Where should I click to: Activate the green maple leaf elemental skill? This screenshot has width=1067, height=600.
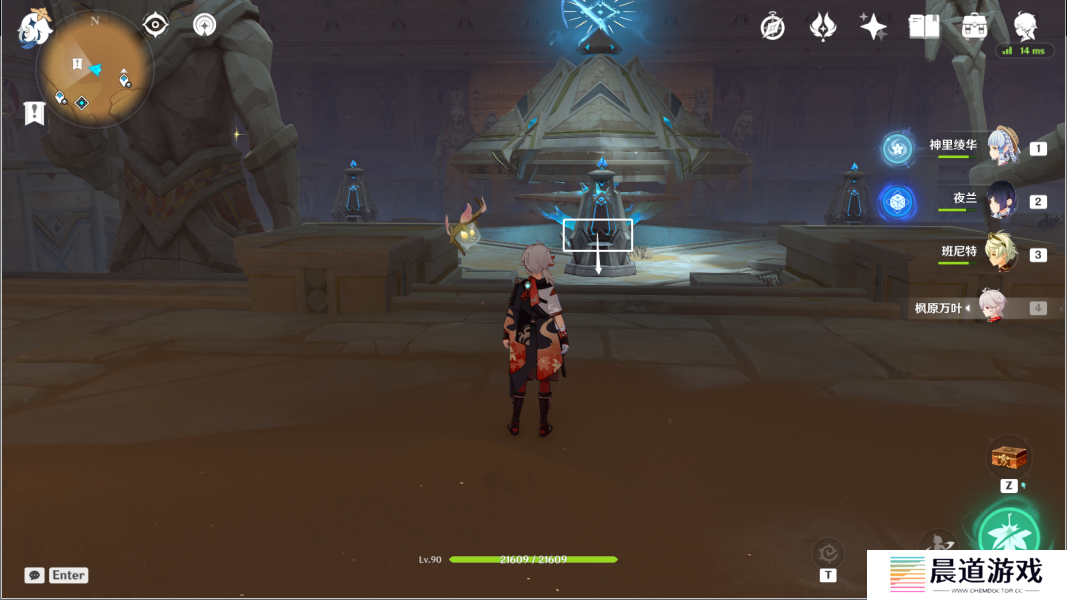(1009, 534)
